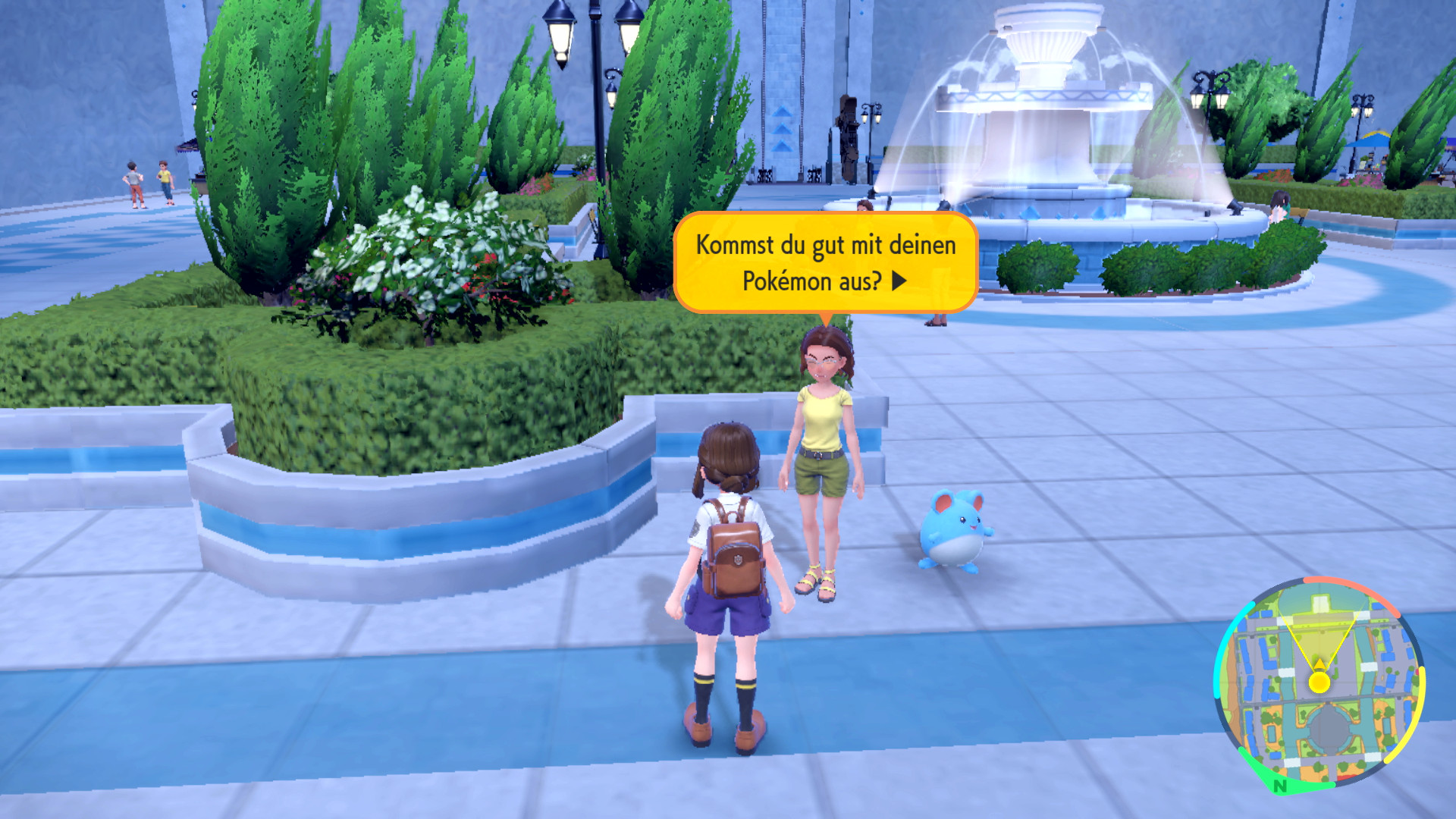Click the yellow player marker on minimap
The height and width of the screenshot is (819, 1456).
point(1319,682)
